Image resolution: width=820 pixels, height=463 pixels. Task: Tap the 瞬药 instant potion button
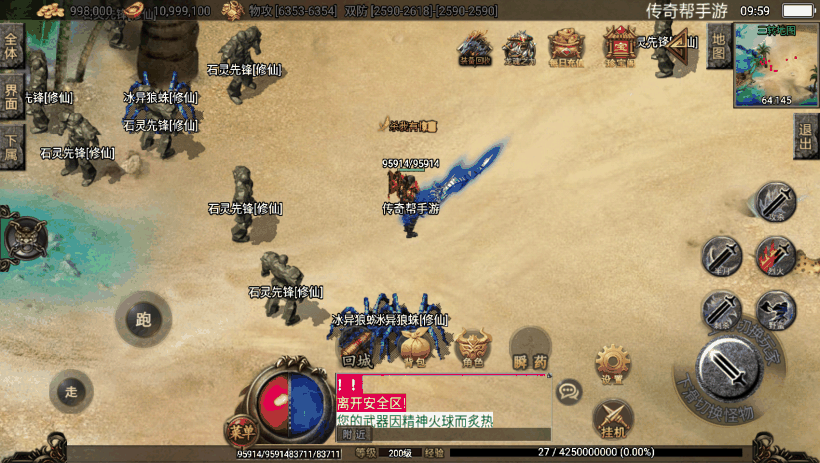click(530, 352)
